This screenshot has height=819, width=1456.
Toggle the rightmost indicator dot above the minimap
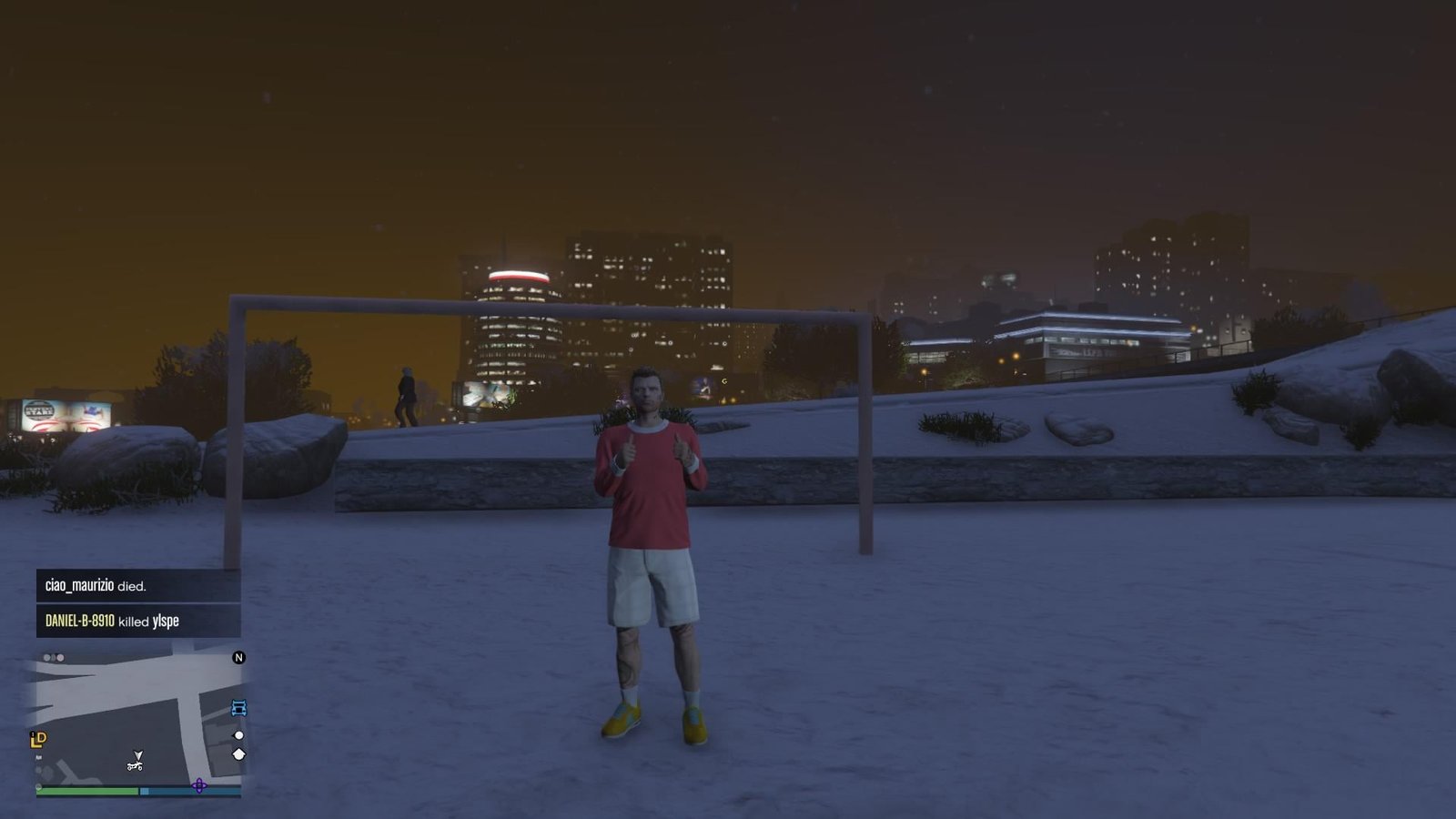coord(60,657)
